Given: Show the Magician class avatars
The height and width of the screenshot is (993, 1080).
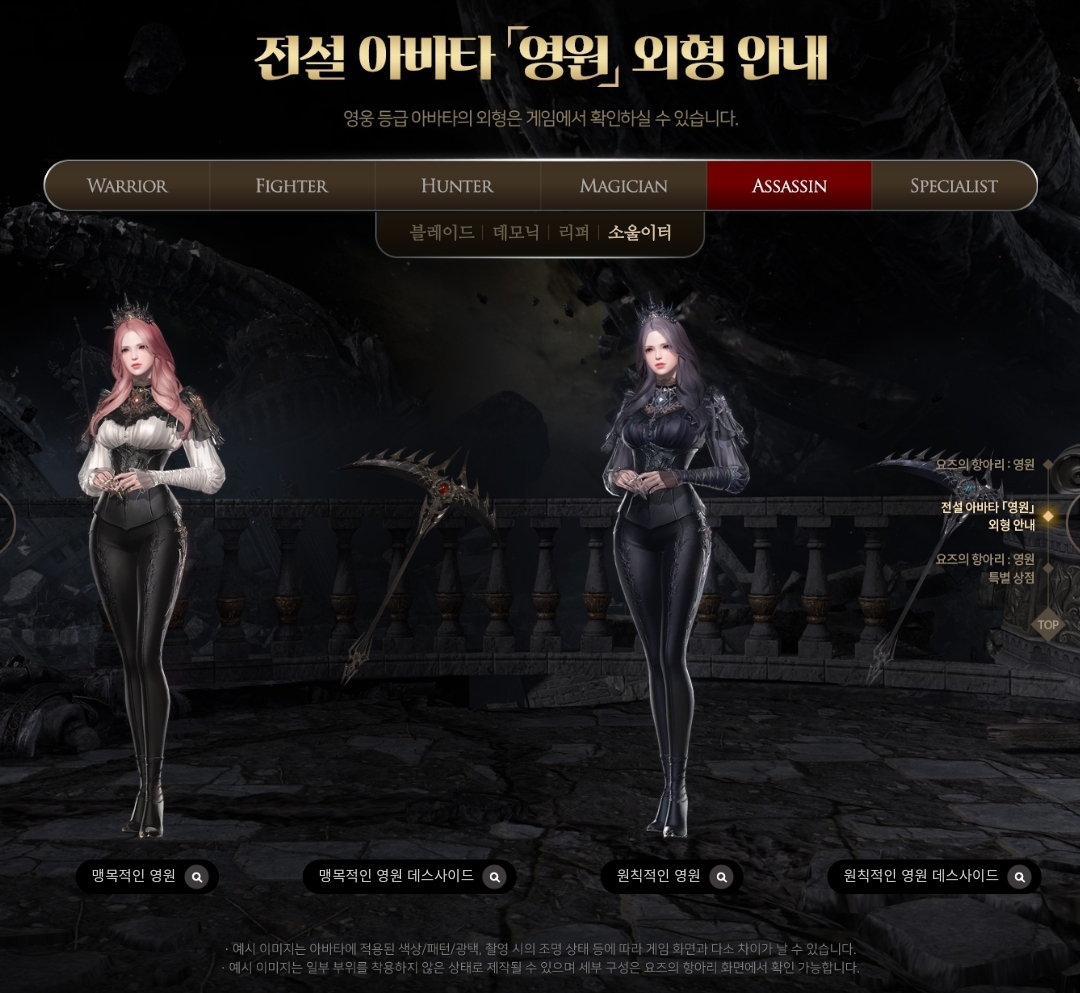Looking at the screenshot, I should [623, 186].
